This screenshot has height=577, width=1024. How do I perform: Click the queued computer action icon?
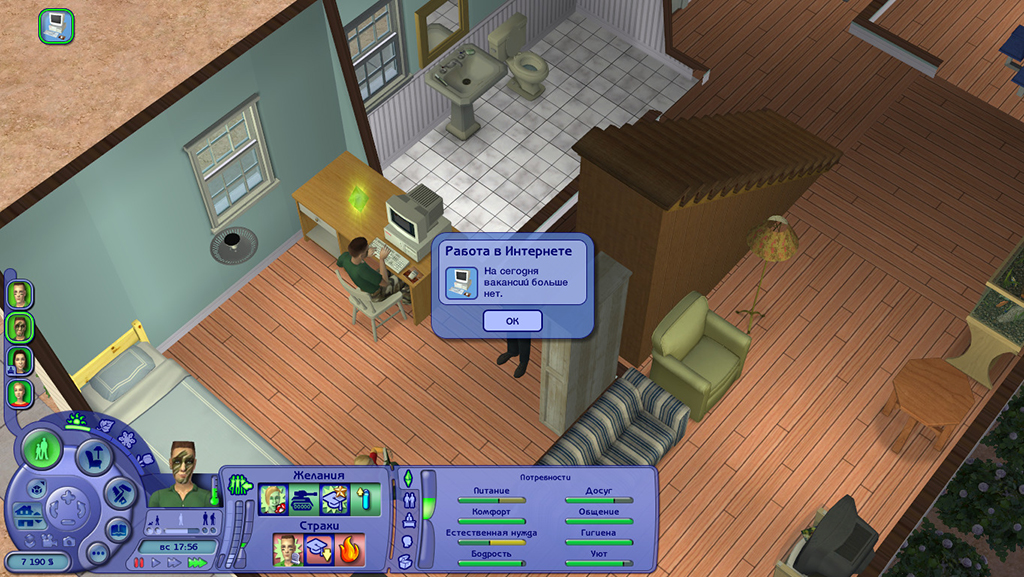(x=56, y=24)
